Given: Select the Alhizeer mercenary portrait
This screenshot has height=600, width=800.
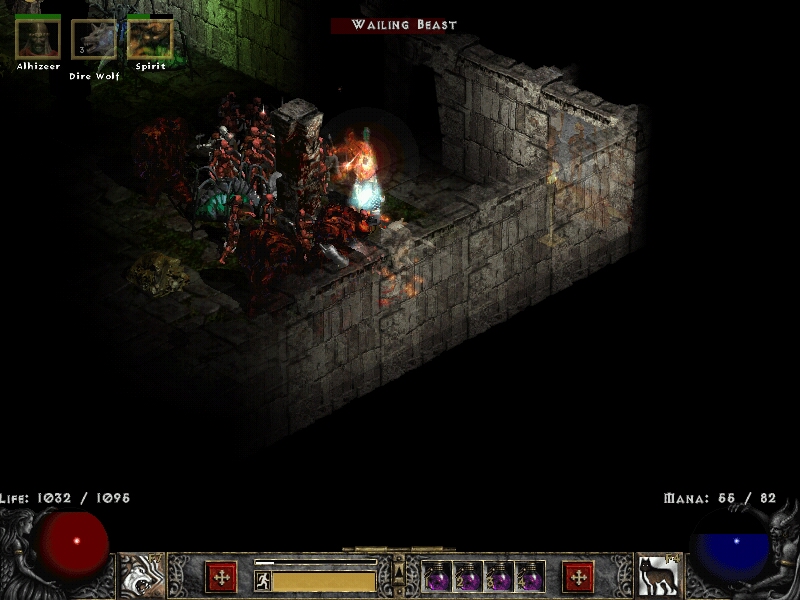Looking at the screenshot, I should pyautogui.click(x=38, y=39).
